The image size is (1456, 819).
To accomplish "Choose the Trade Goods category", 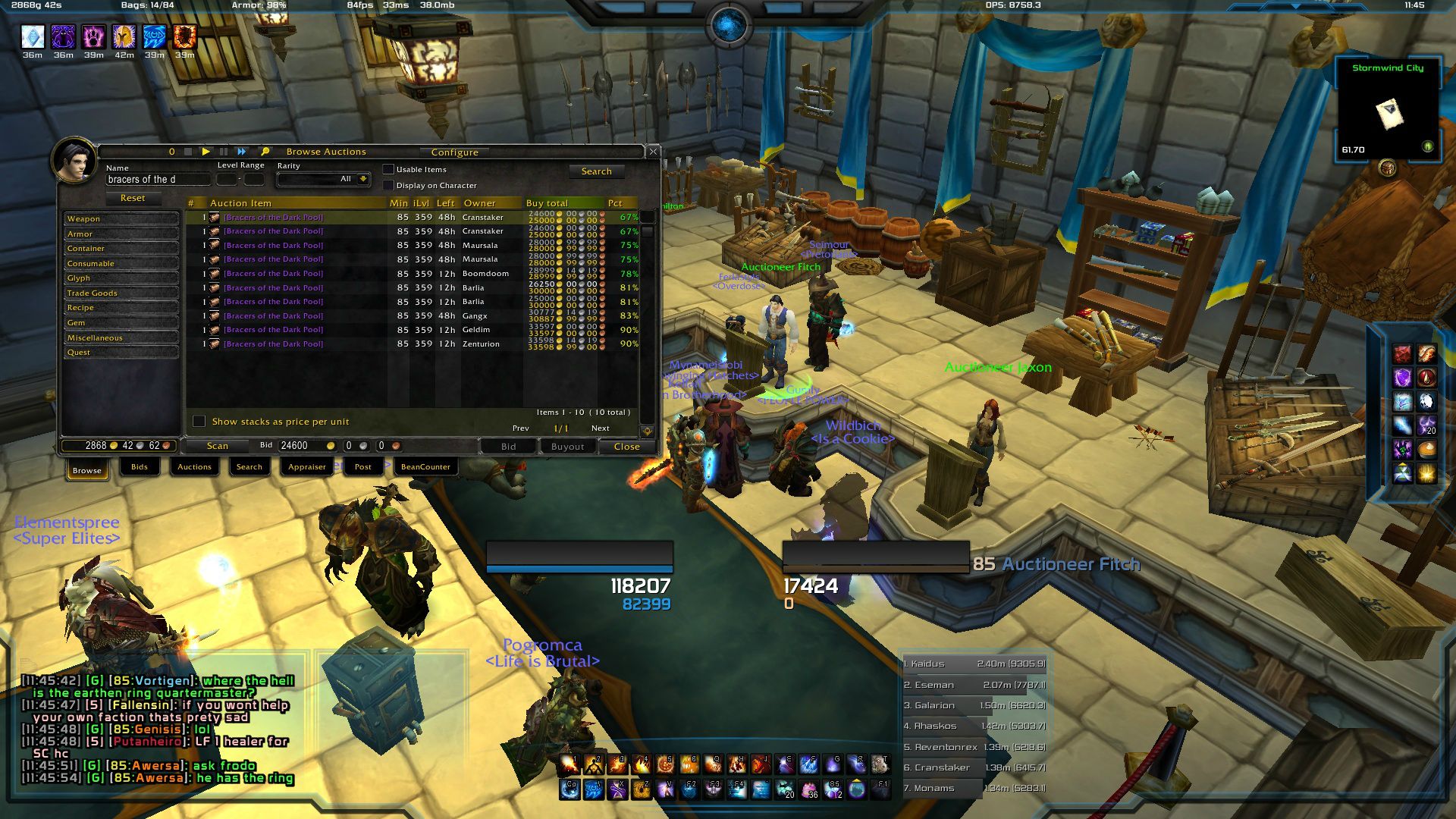I will (x=121, y=293).
